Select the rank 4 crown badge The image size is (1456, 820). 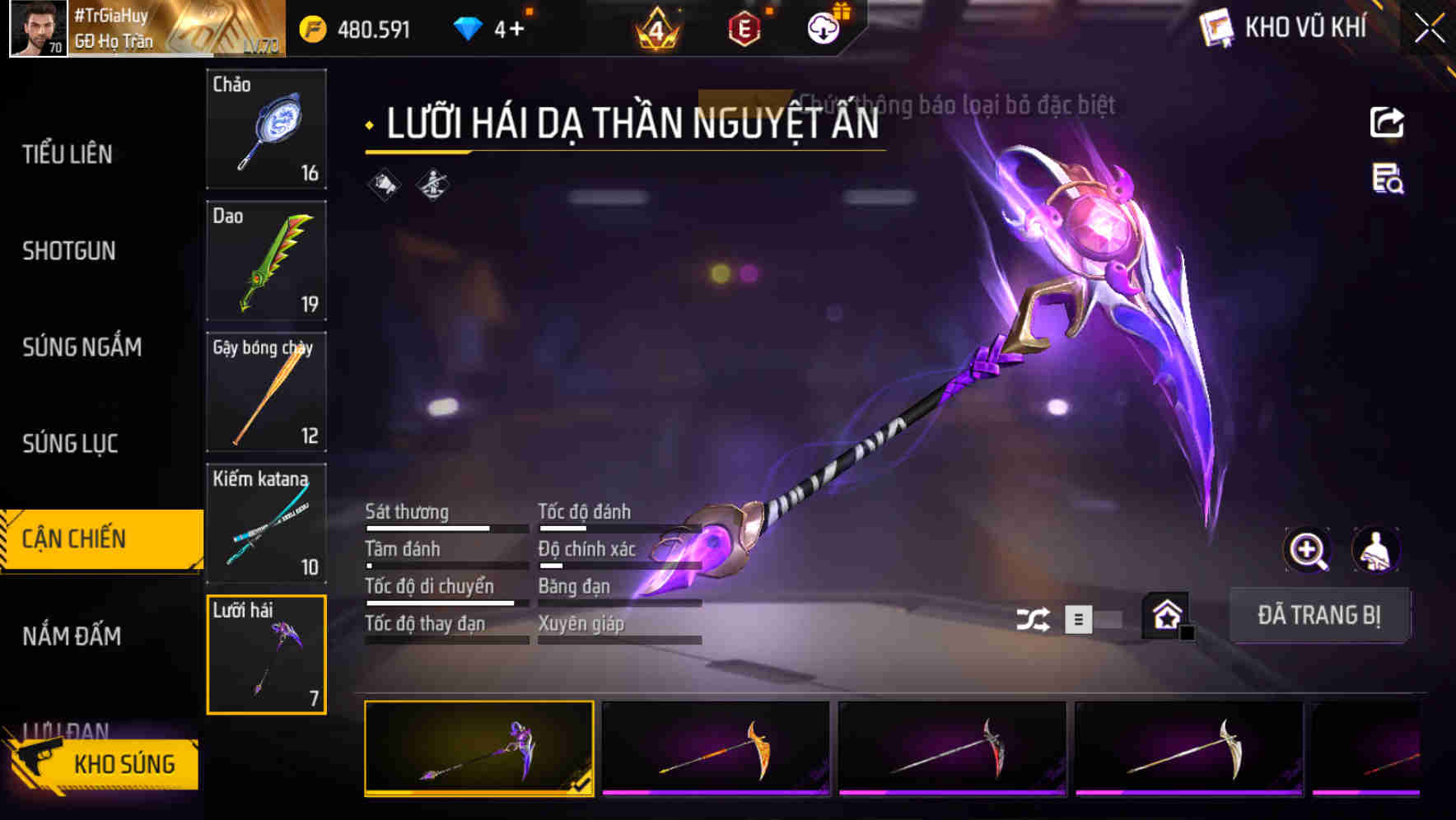tap(655, 27)
